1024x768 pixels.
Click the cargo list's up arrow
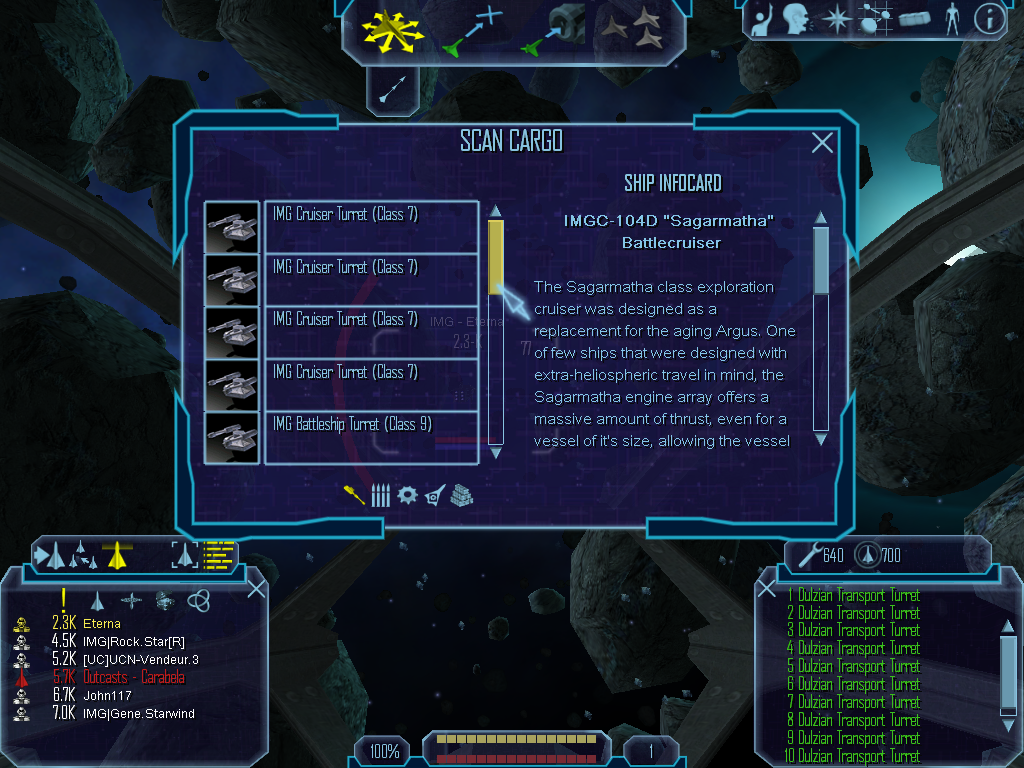point(495,211)
